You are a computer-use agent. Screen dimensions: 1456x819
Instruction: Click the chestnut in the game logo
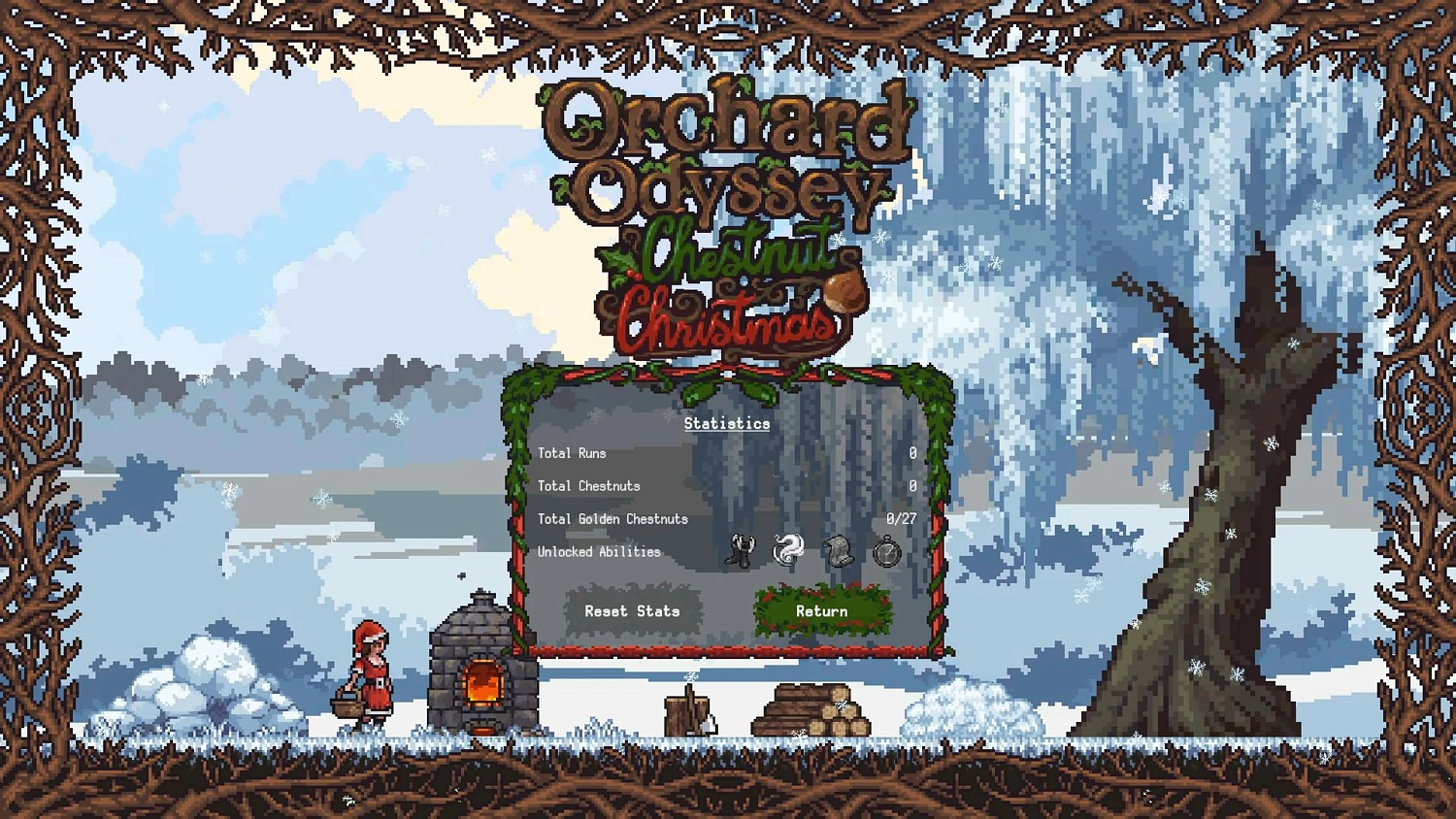[x=844, y=292]
